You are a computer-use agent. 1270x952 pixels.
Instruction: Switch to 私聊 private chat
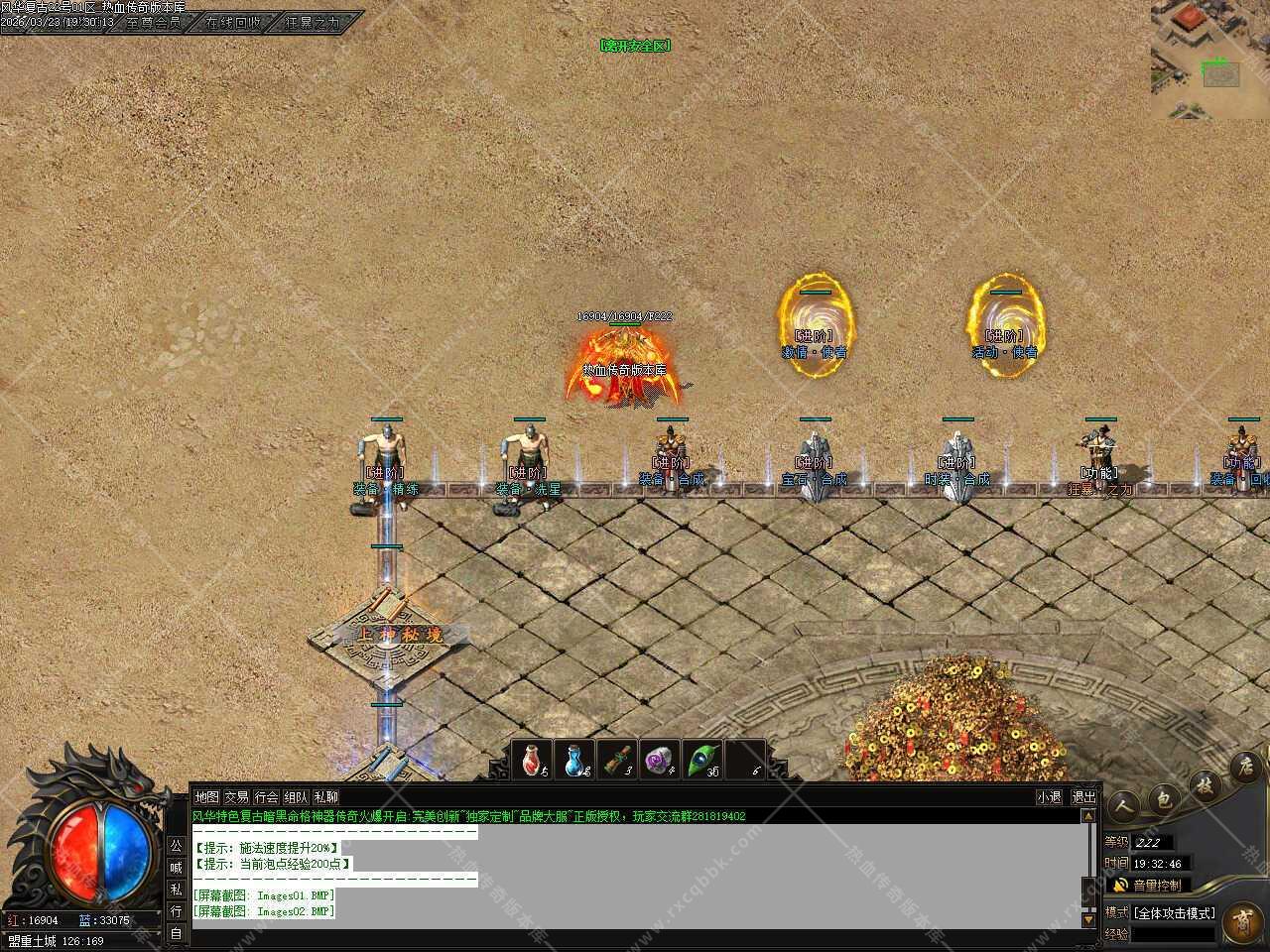(325, 797)
